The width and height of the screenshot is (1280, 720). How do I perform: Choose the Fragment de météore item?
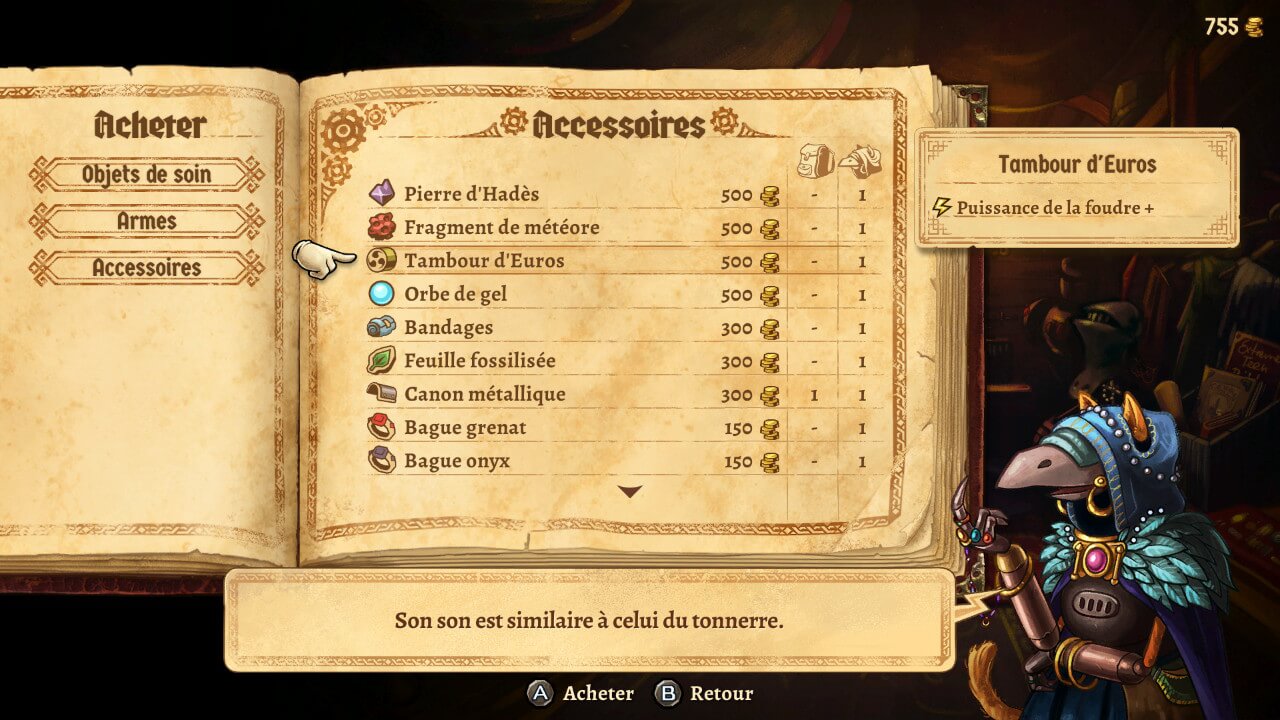pyautogui.click(x=501, y=228)
